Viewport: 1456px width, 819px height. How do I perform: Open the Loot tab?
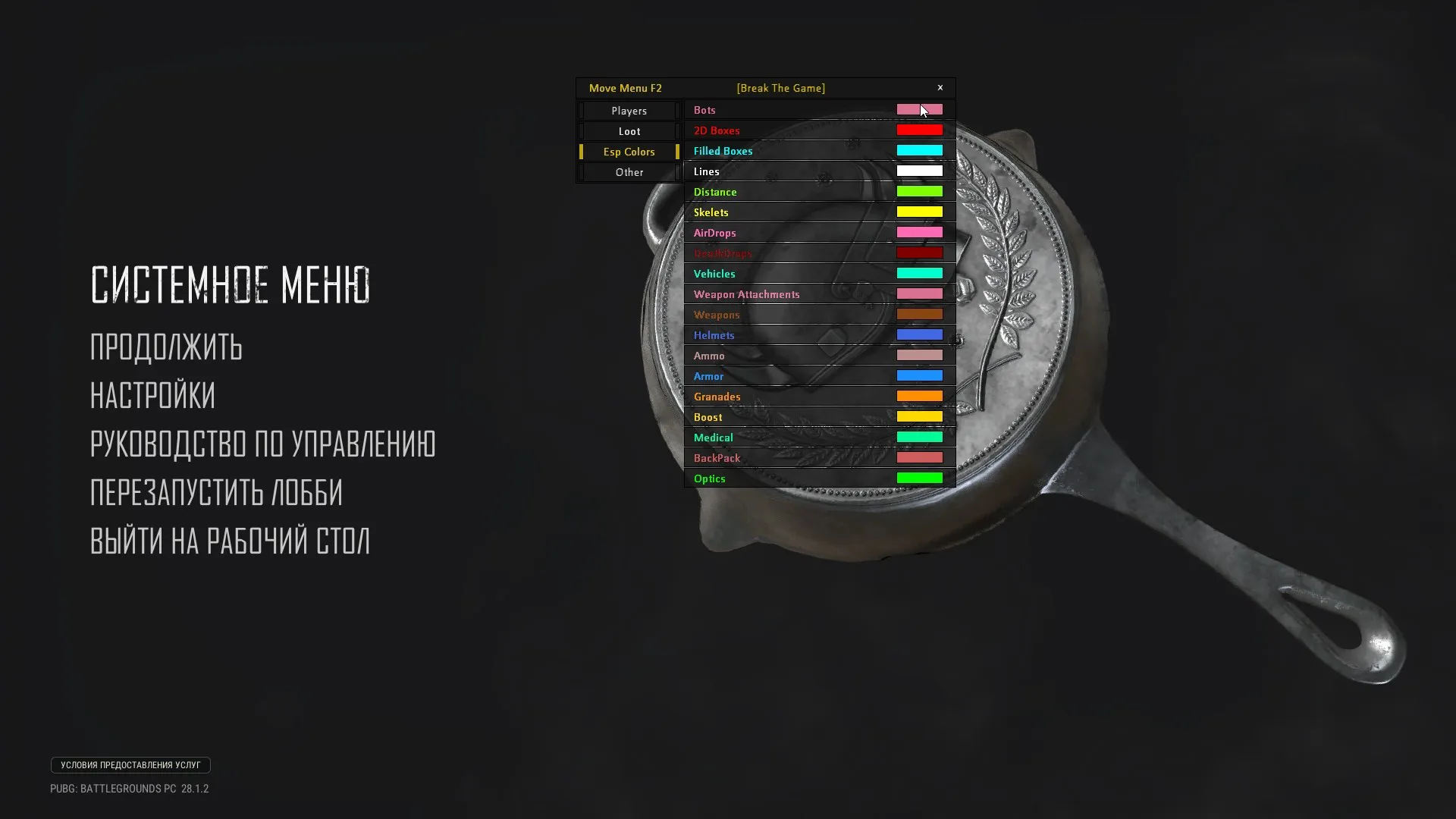[629, 131]
